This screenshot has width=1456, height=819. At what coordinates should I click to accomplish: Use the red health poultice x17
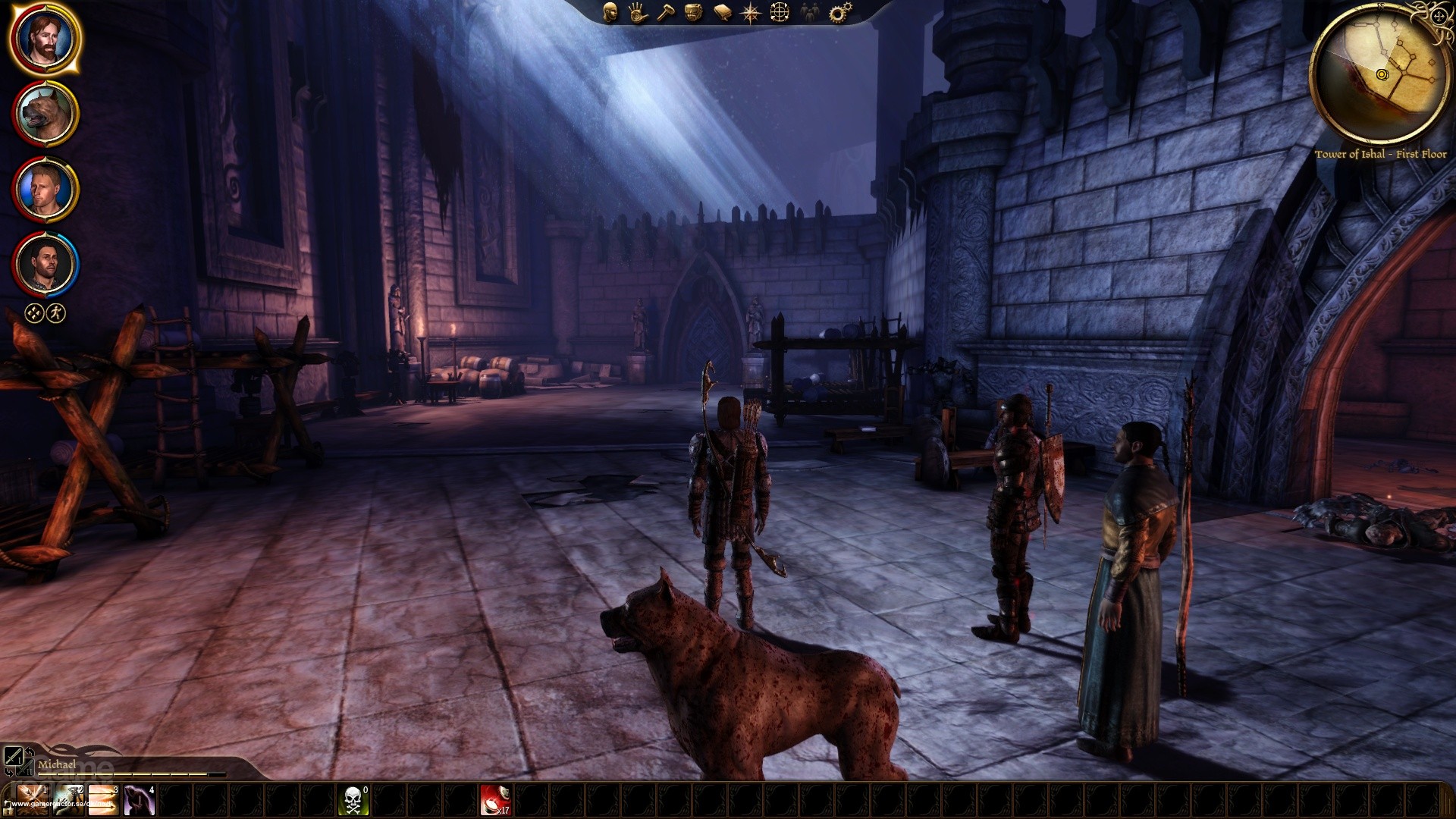tap(495, 801)
